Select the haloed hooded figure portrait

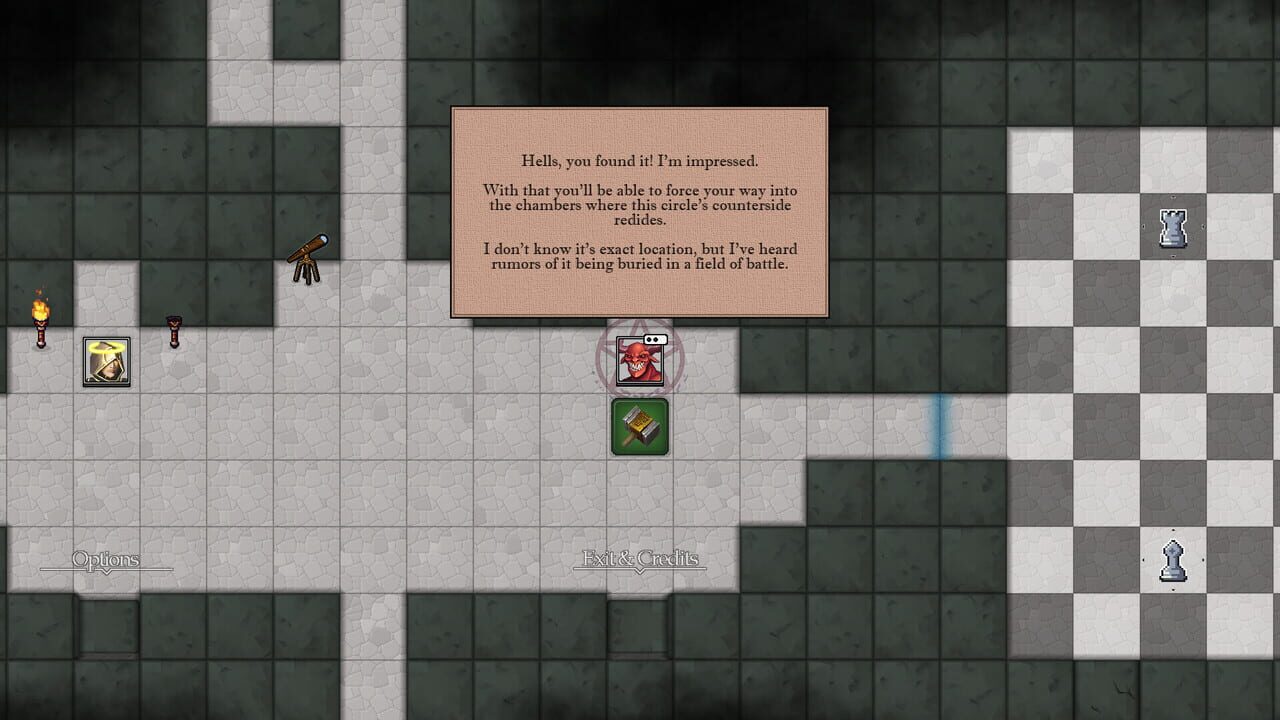pos(105,360)
